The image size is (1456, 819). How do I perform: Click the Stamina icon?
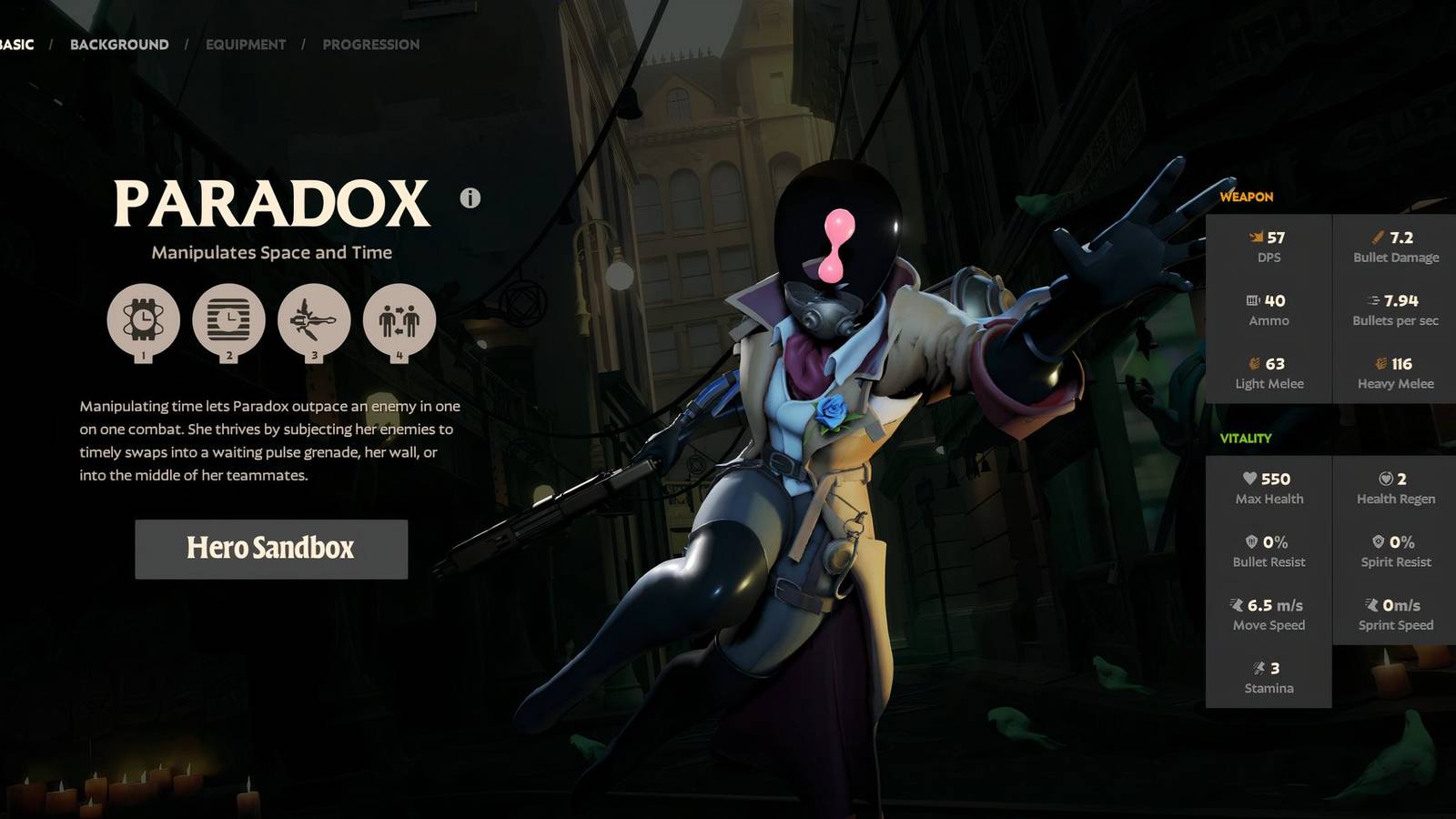coord(1260,666)
